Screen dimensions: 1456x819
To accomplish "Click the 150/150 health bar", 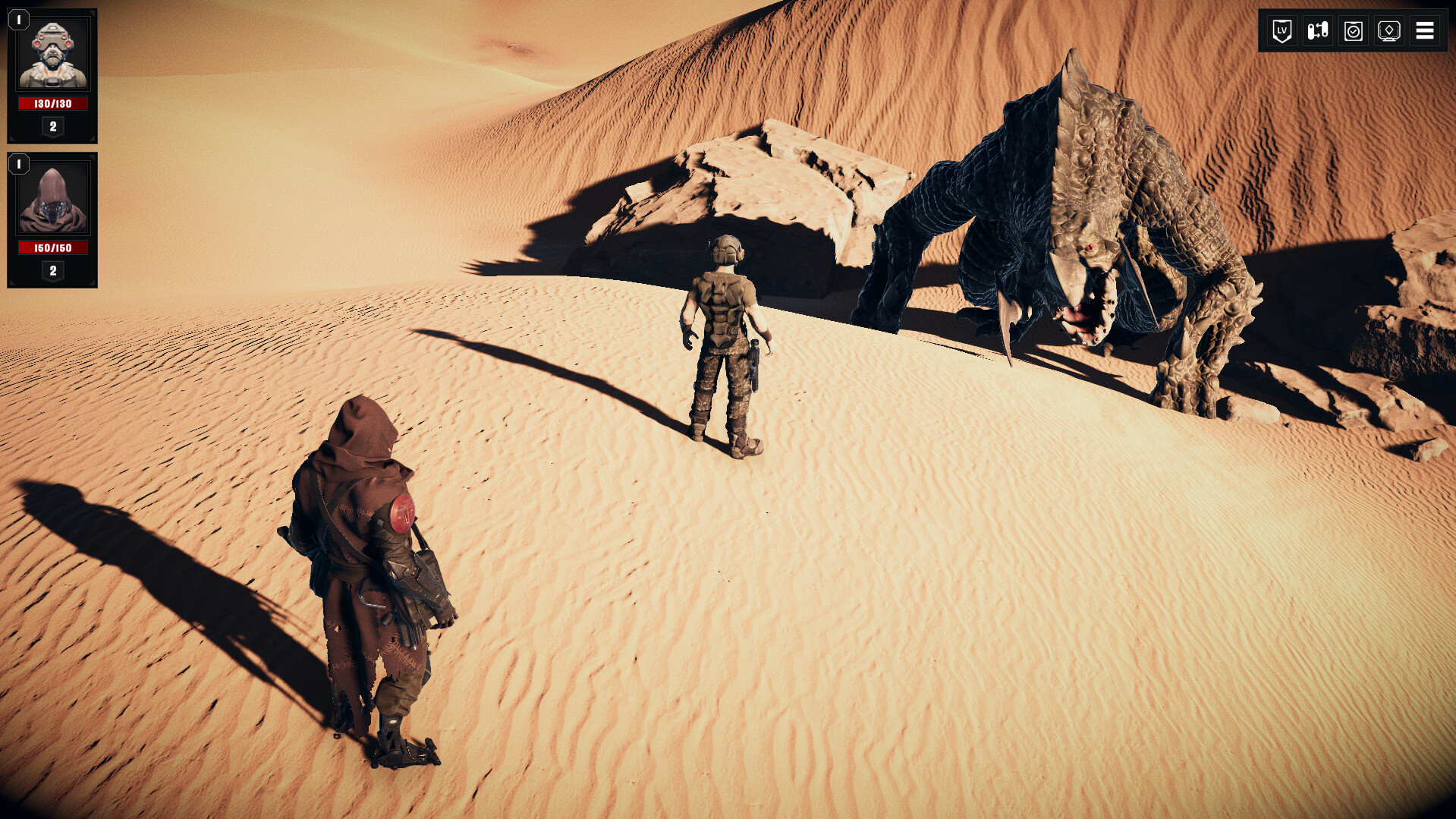I will coord(52,247).
